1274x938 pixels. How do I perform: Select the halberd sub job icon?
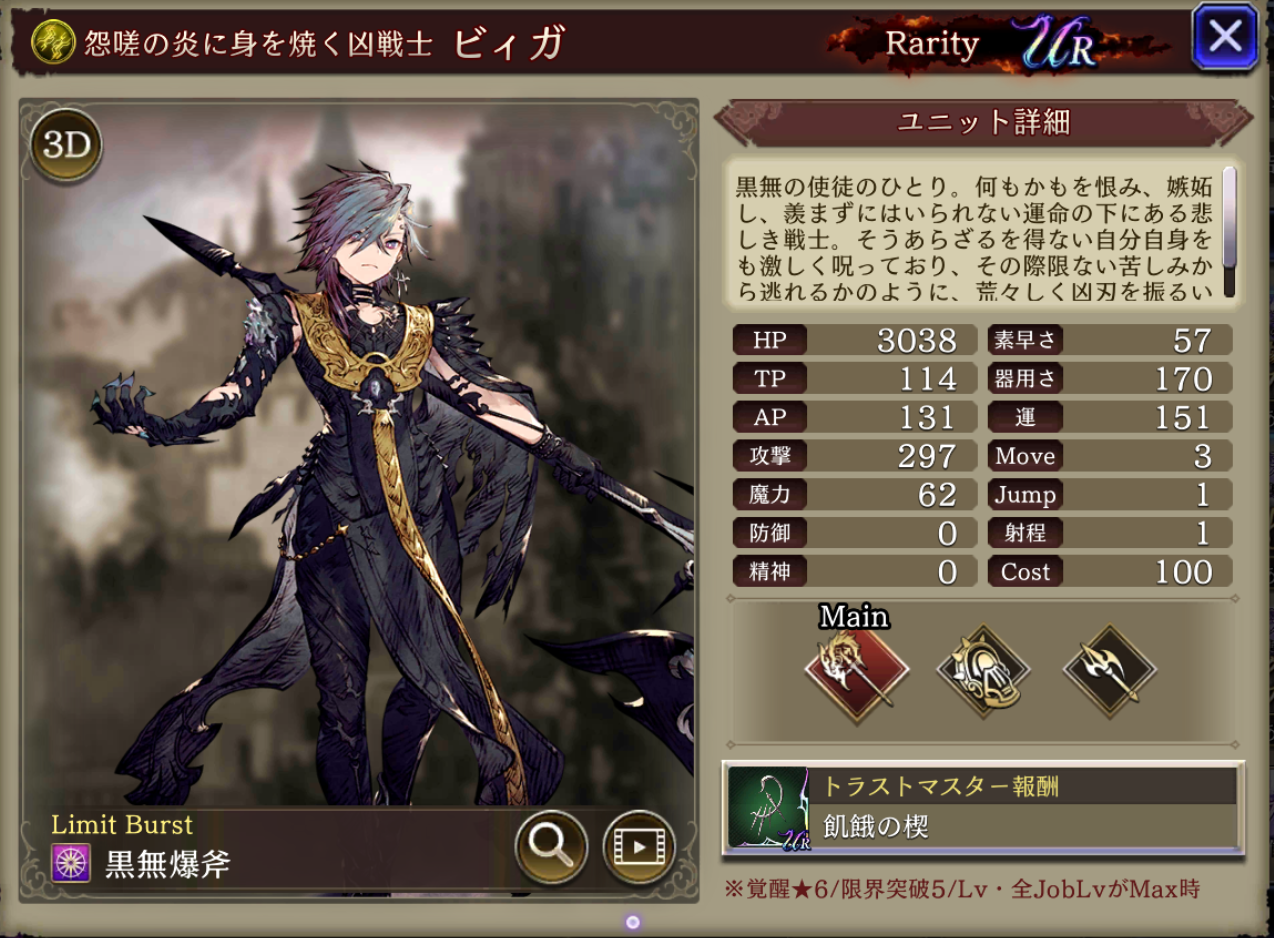click(x=1109, y=670)
